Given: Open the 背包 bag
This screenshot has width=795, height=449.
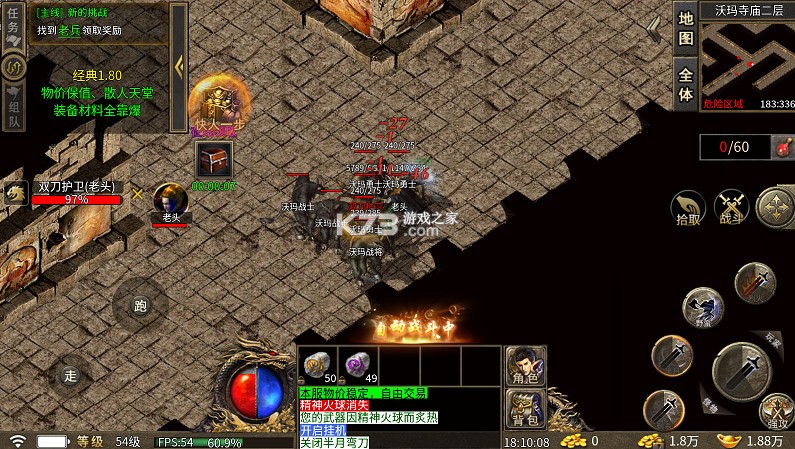Looking at the screenshot, I should tap(525, 408).
